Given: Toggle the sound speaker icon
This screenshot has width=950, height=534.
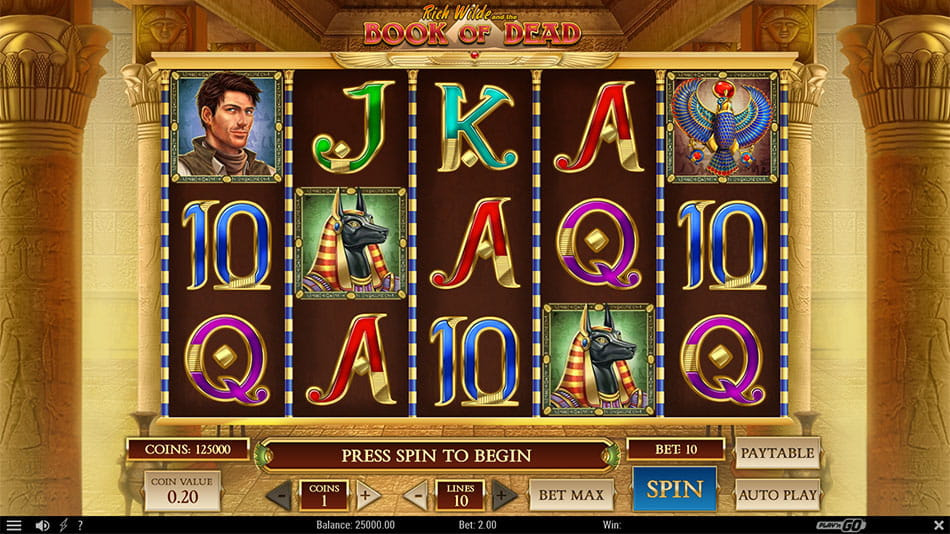Looking at the screenshot, I should [42, 525].
